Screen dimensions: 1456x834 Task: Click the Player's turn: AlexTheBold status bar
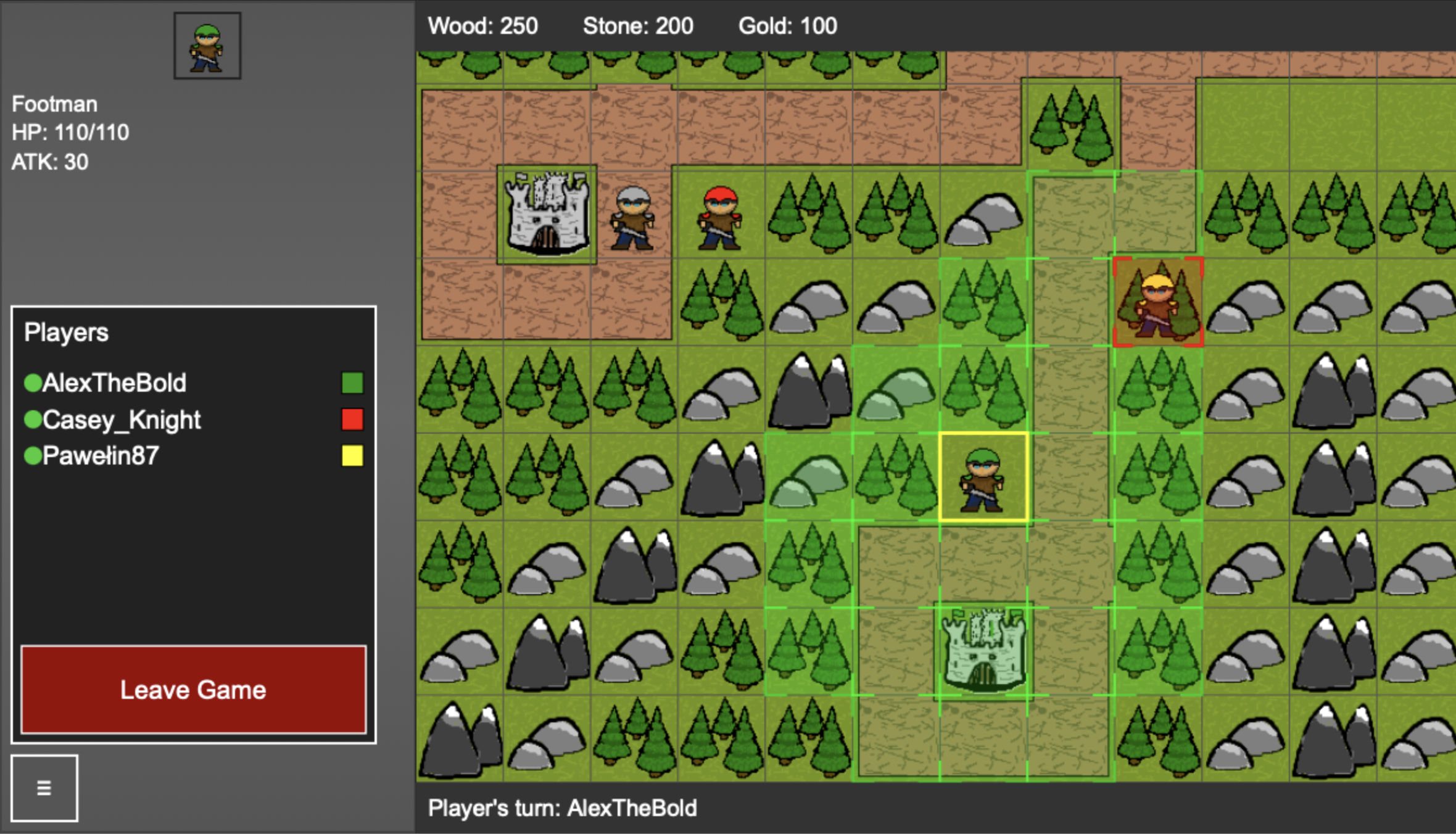pos(562,808)
